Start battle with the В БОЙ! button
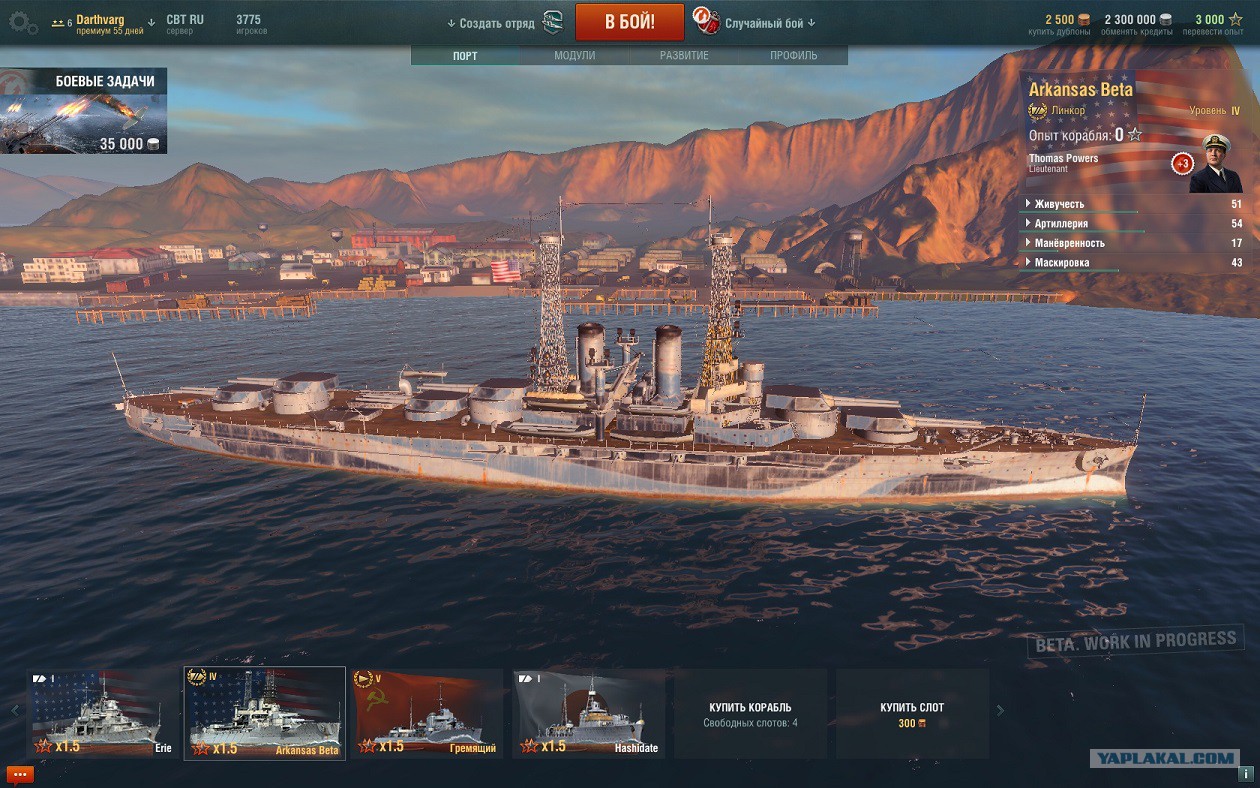The width and height of the screenshot is (1260, 788). (629, 22)
